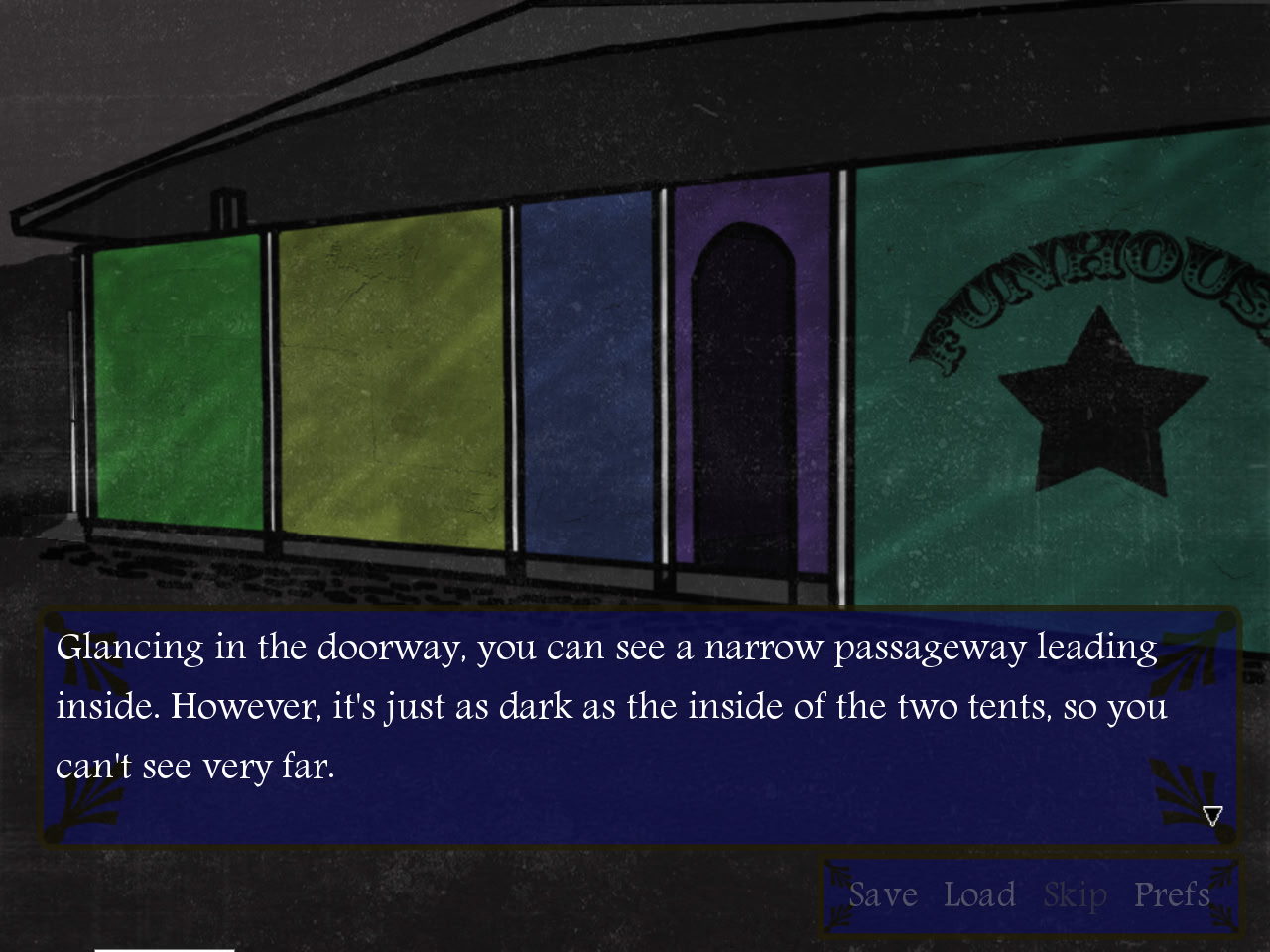
Task: Advance dialogue with the triangle arrow
Action: coord(1212,816)
